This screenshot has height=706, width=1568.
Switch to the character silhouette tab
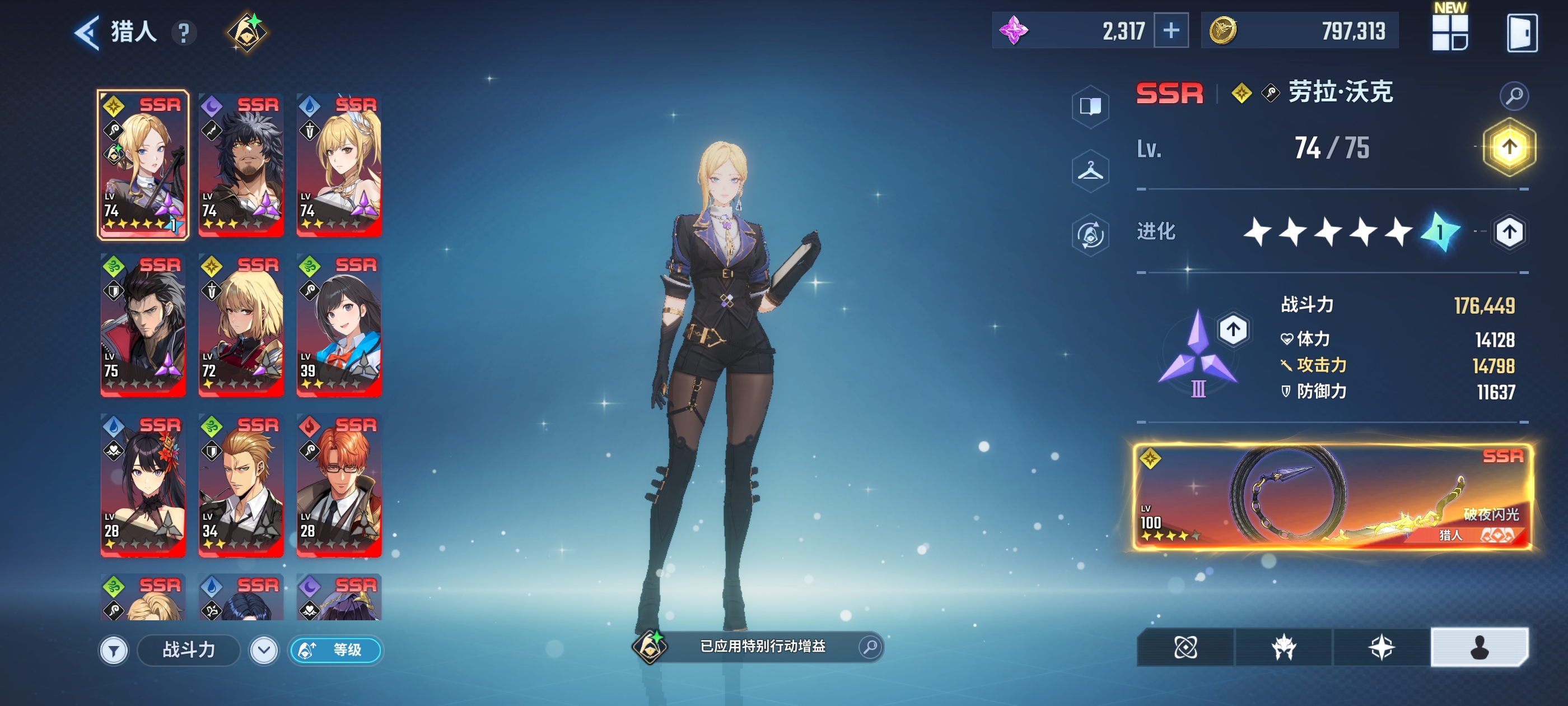(1478, 647)
